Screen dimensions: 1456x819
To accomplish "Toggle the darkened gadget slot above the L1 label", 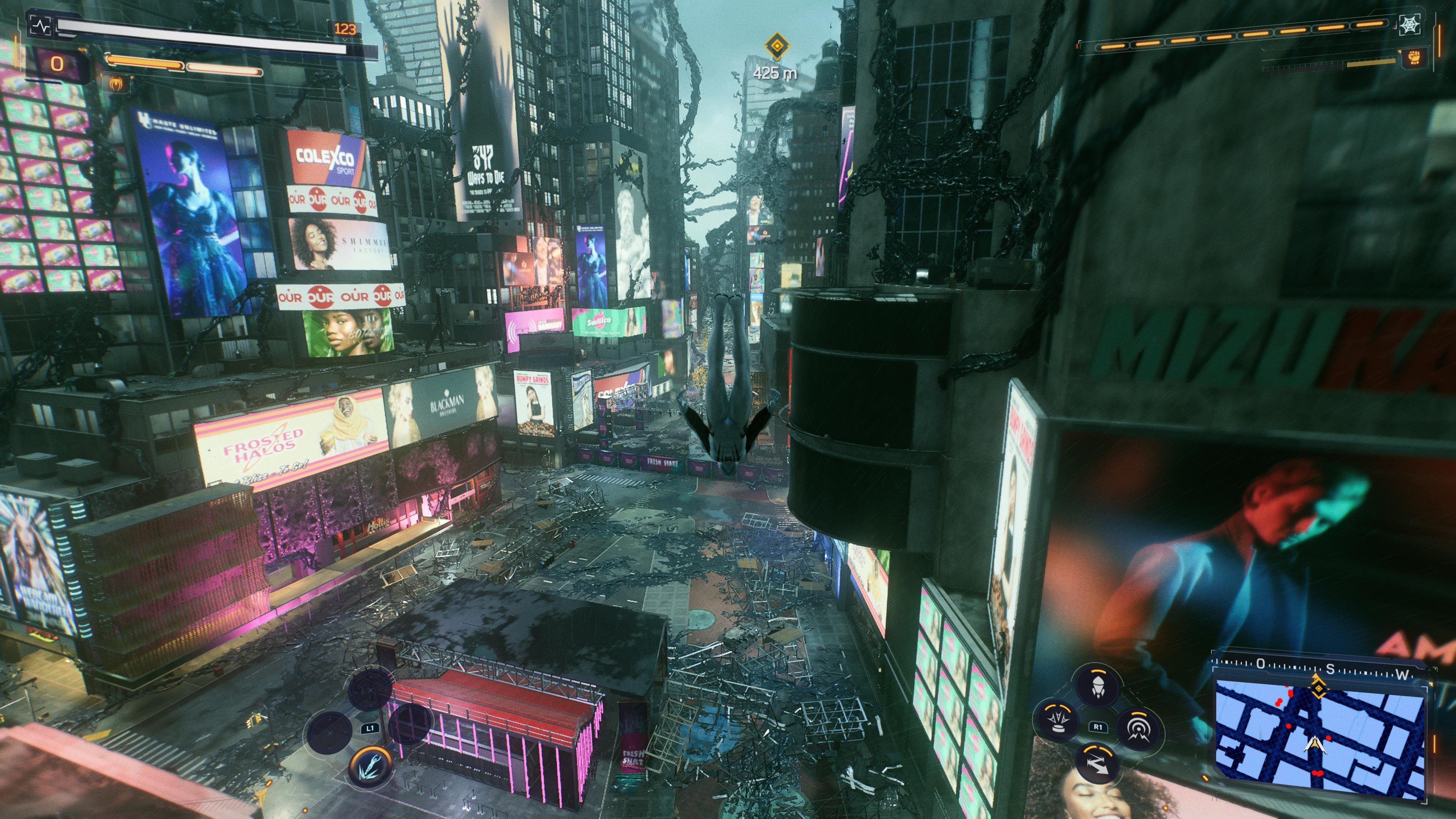I will [371, 690].
